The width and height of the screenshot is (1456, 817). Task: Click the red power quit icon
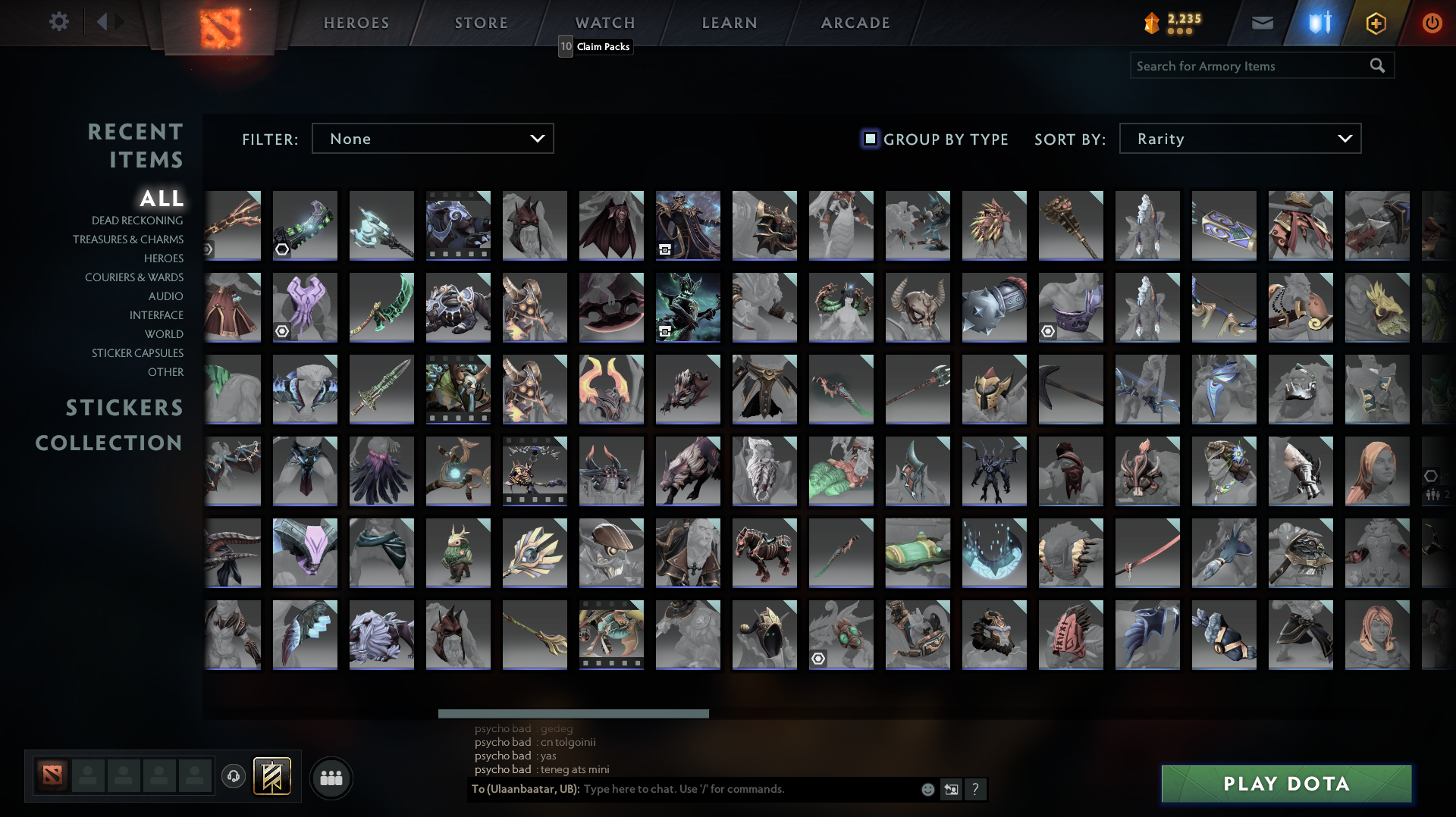pos(1432,23)
